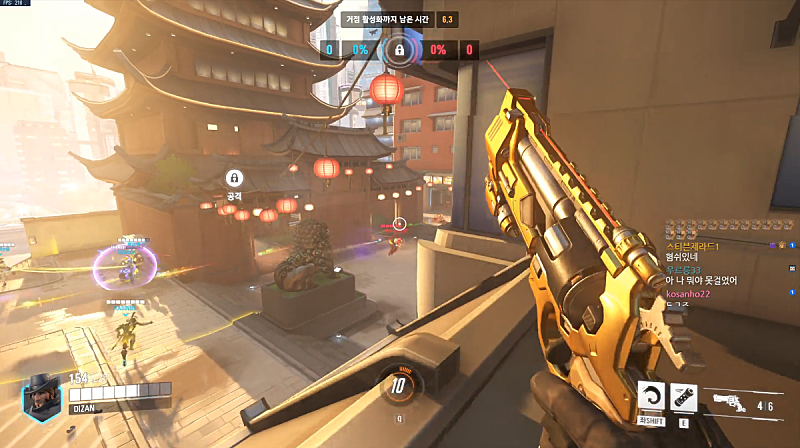Select the attack objective lock marker
This screenshot has height=448, width=800.
[234, 178]
